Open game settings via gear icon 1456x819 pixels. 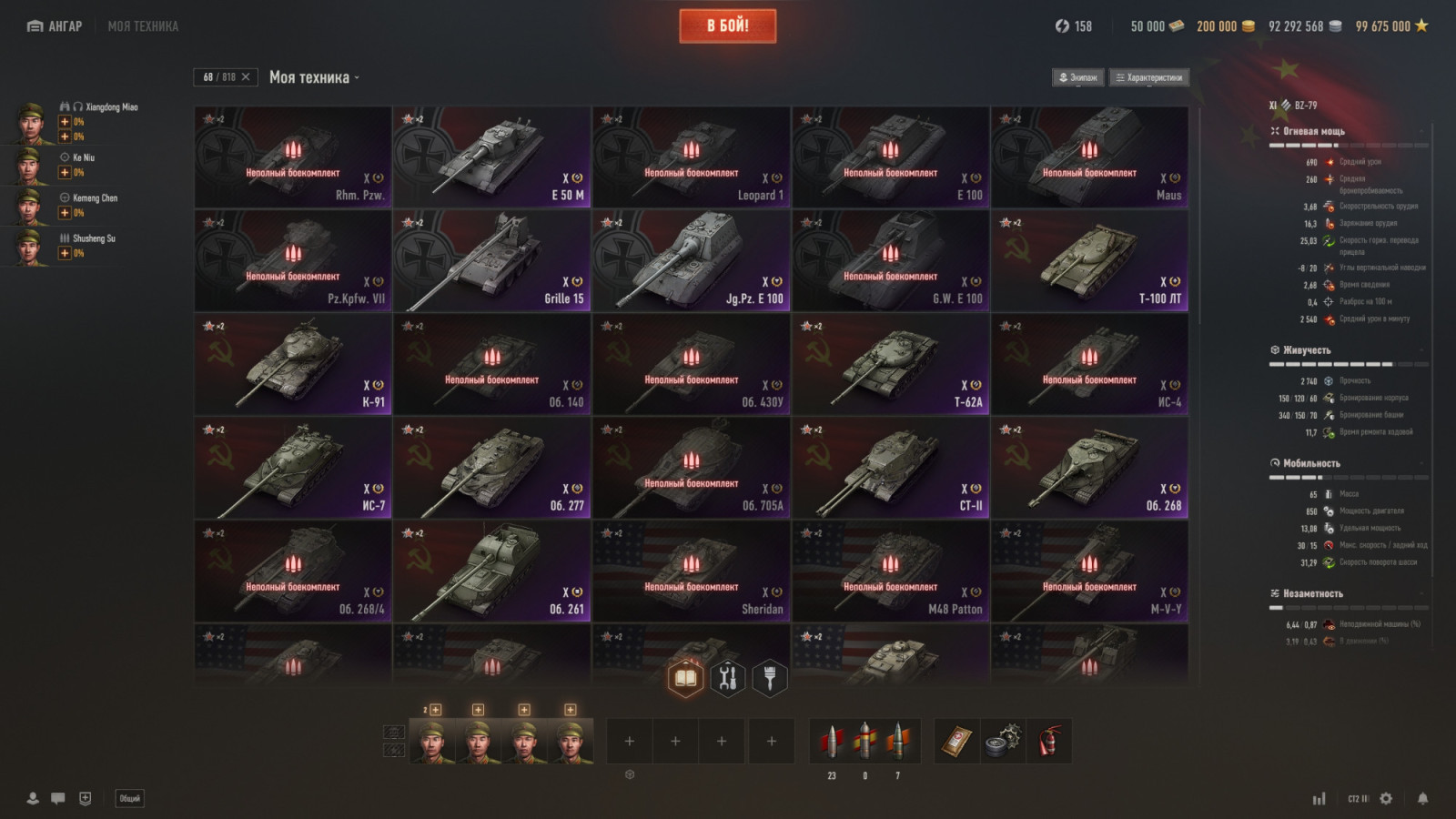point(1386,798)
